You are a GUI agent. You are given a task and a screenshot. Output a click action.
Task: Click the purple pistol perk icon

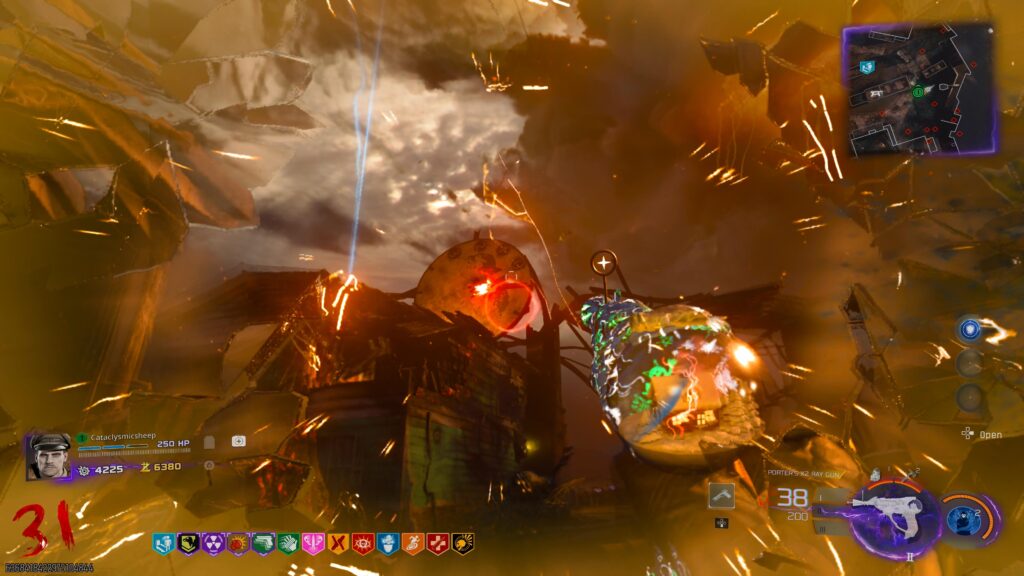tap(262, 543)
